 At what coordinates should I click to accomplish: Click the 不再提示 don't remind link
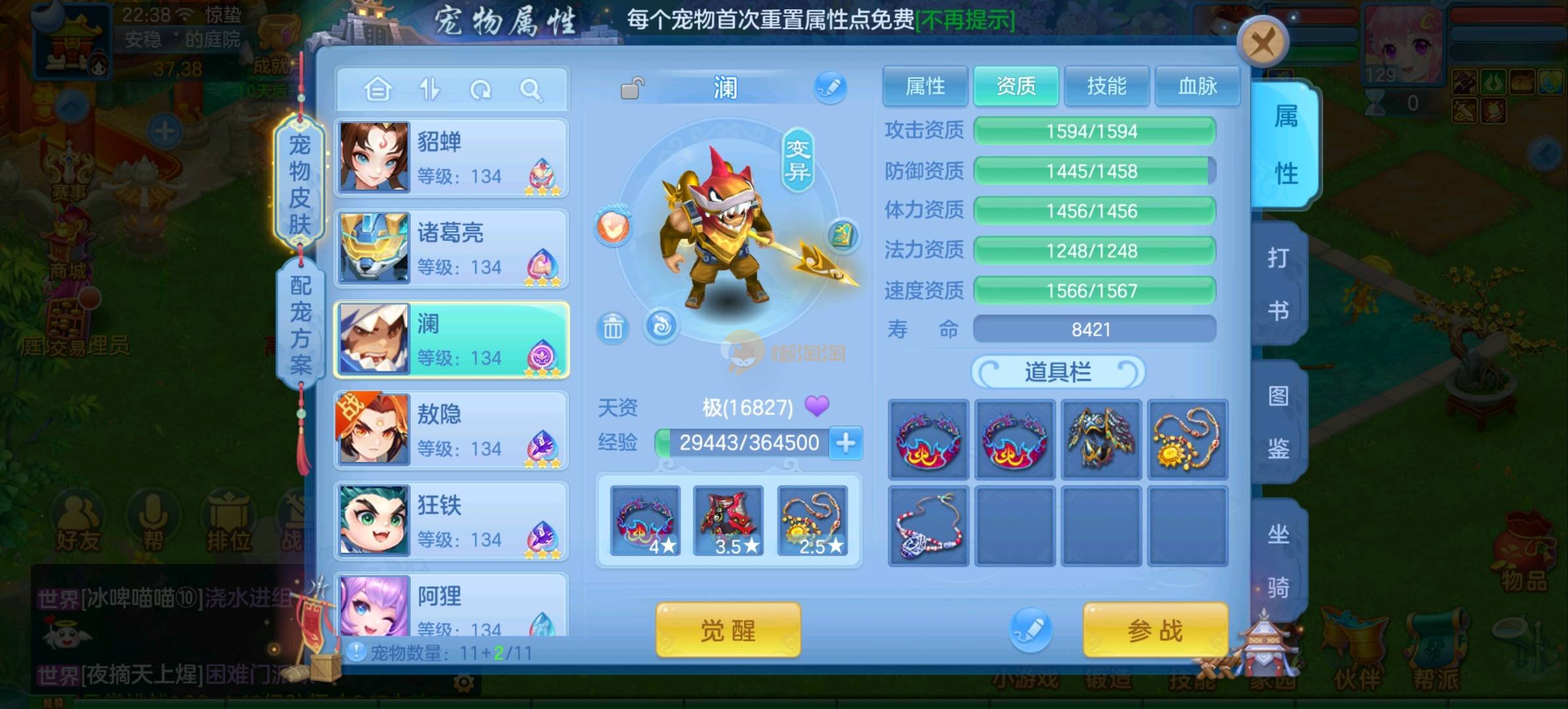(965, 20)
